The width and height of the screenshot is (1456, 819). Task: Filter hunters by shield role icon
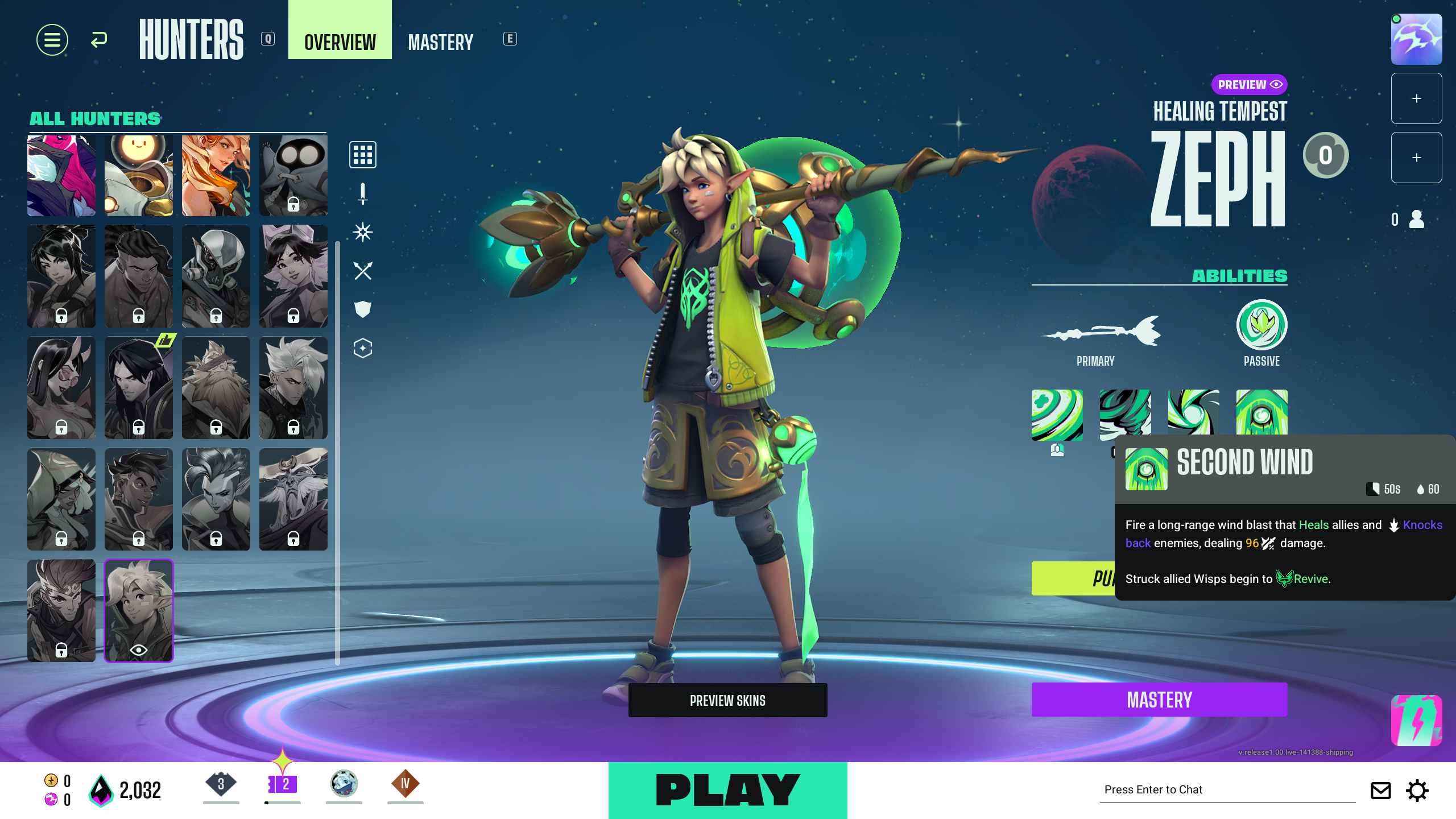pyautogui.click(x=362, y=309)
